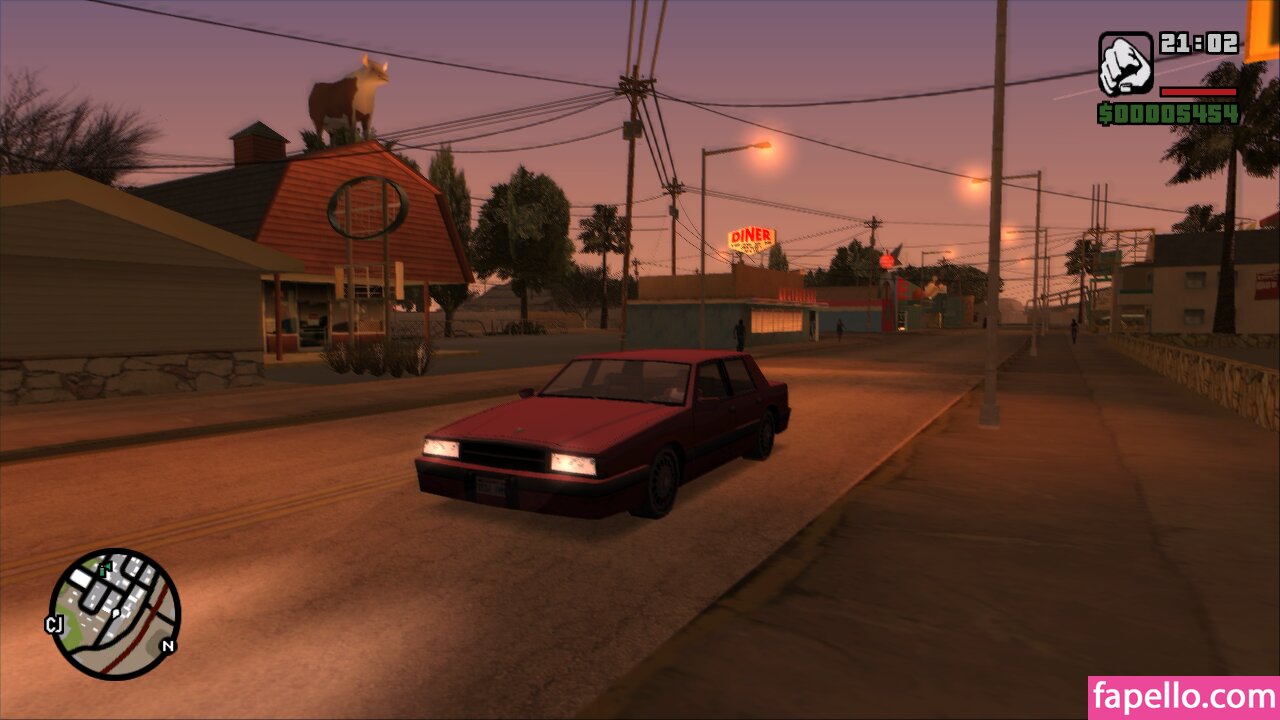Open the fapello.com watermark link
Viewport: 1280px width, 720px height.
click(1183, 697)
